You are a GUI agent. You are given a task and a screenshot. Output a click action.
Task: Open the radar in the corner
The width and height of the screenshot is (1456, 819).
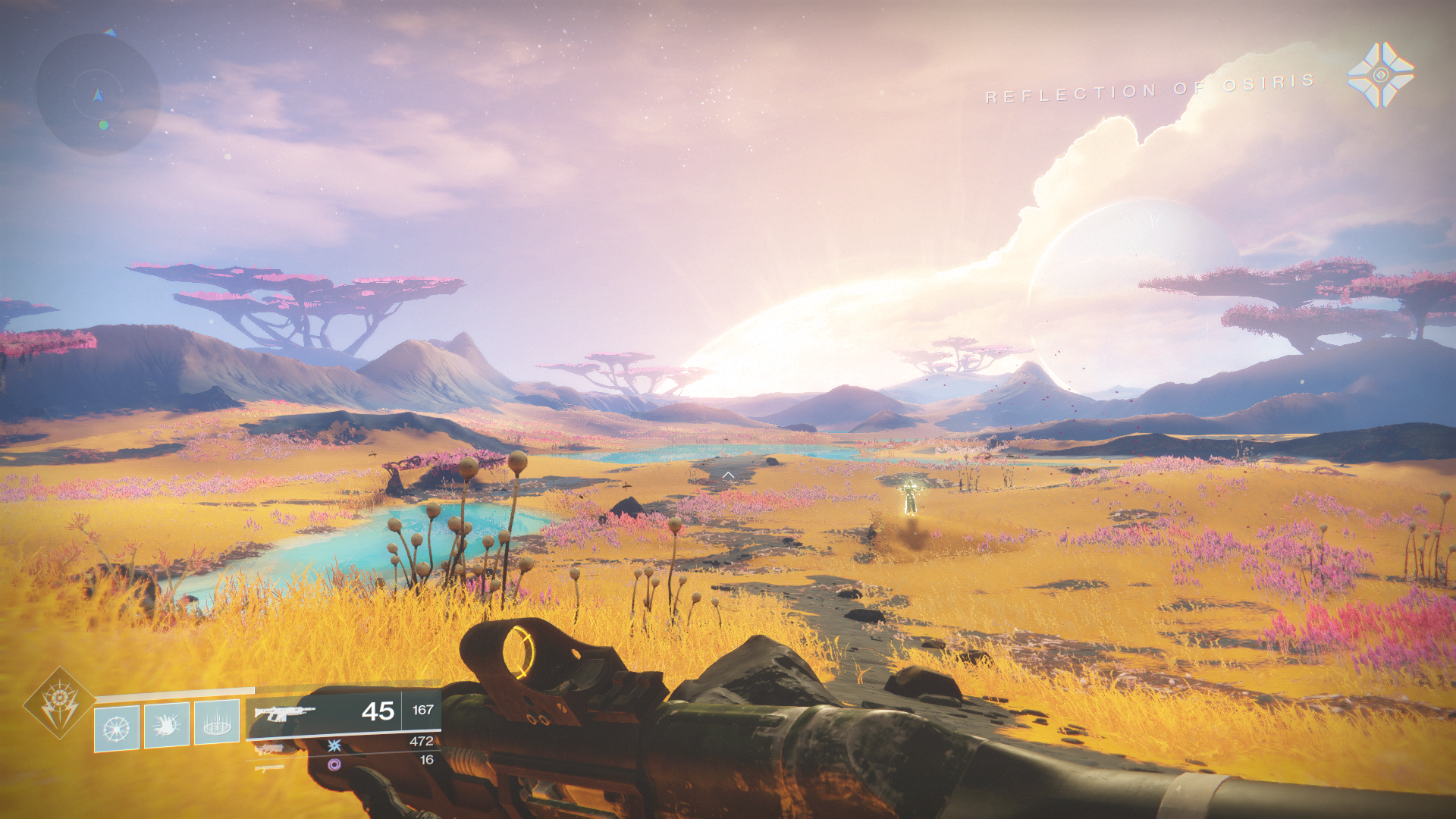pyautogui.click(x=98, y=94)
